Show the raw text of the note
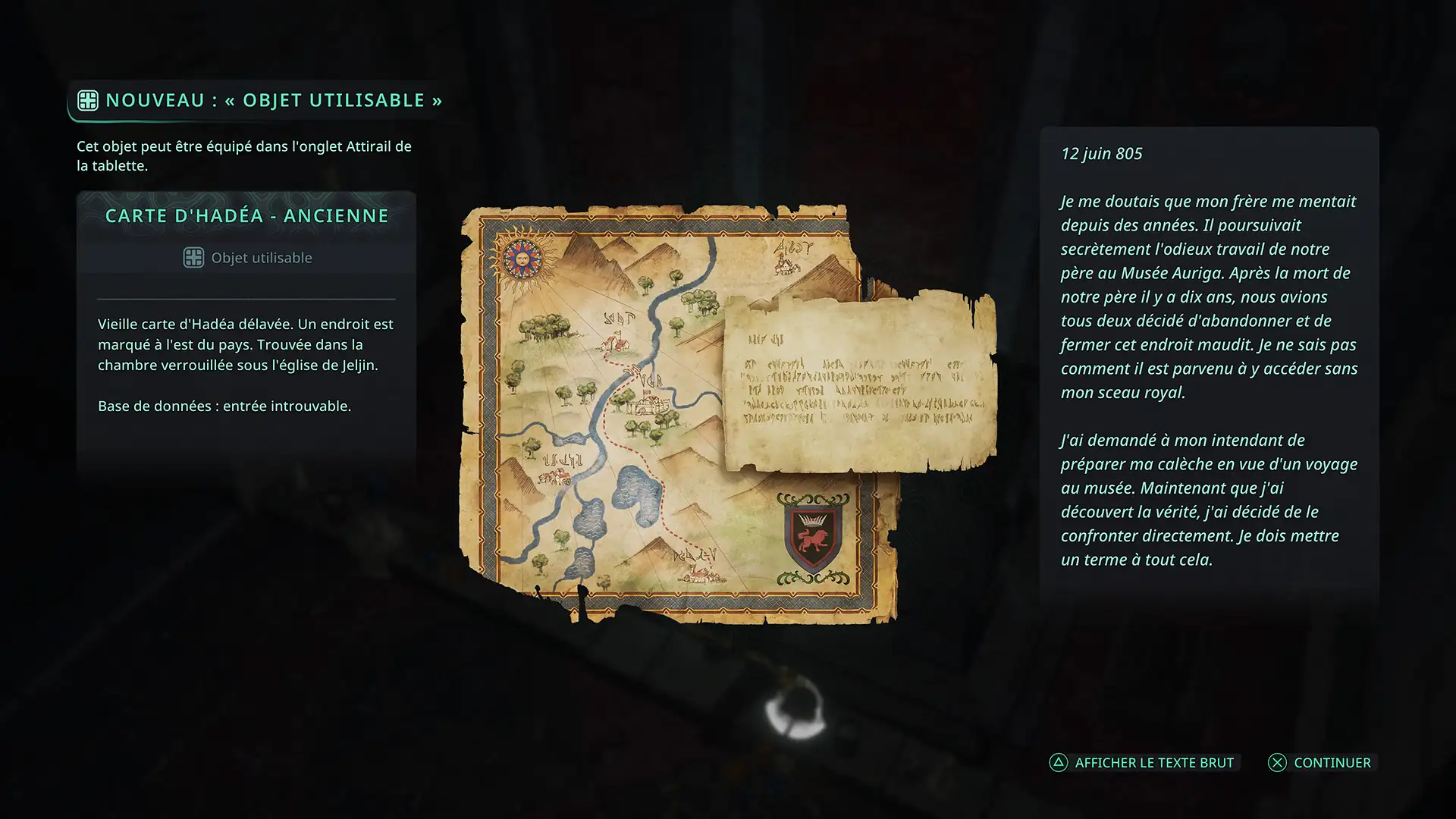This screenshot has width=1456, height=819. 1143,763
